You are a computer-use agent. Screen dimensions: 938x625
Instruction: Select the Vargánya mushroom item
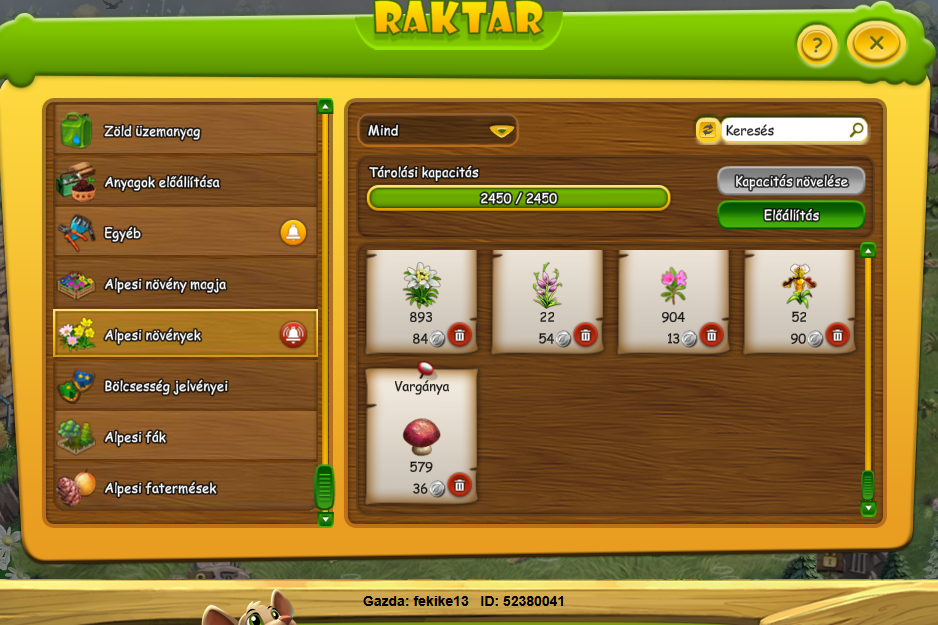coord(421,430)
